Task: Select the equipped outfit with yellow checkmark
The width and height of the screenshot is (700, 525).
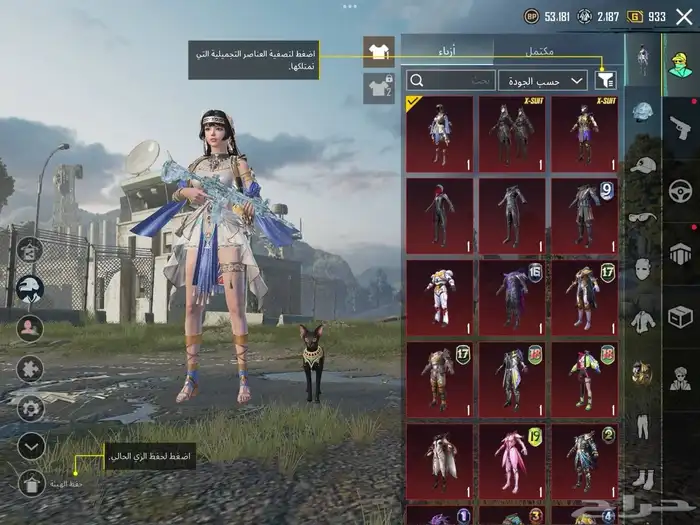Action: point(440,134)
